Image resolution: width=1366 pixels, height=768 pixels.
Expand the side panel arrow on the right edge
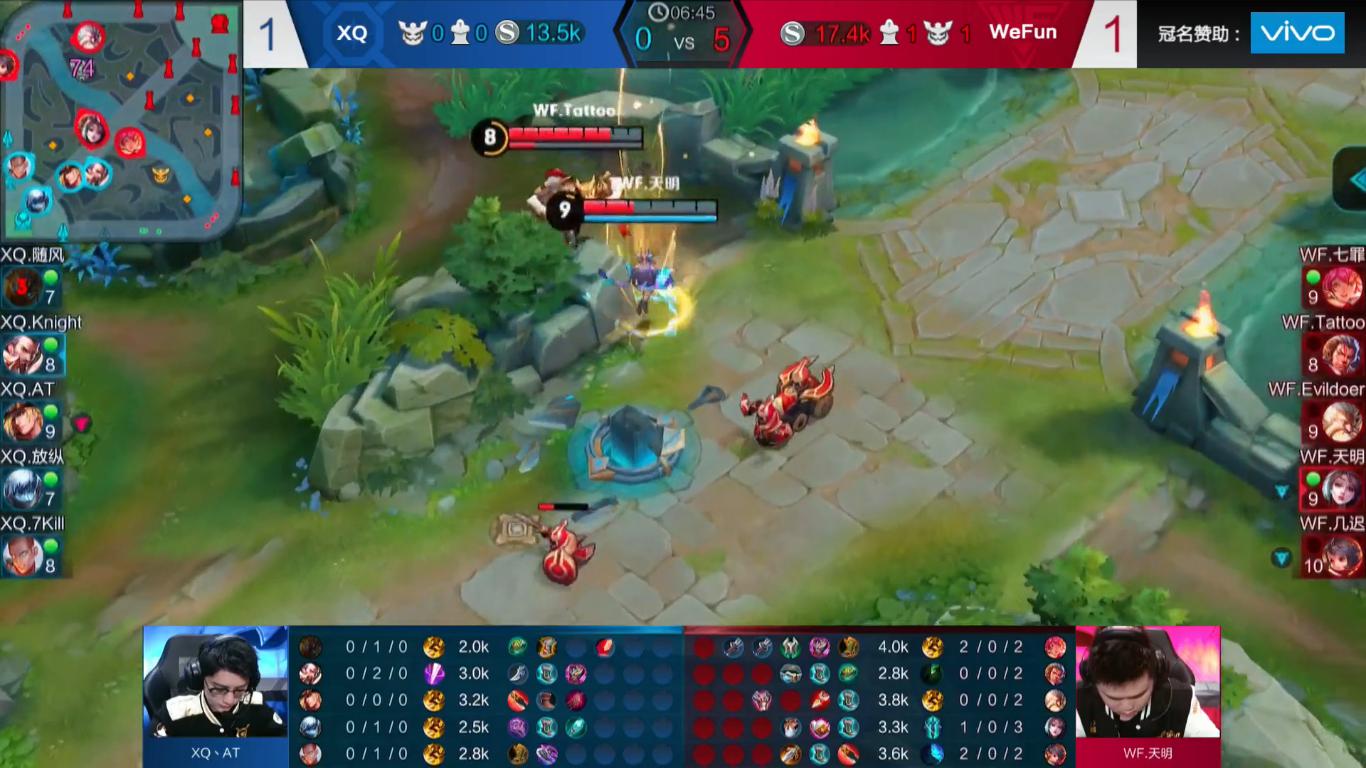tap(1356, 179)
